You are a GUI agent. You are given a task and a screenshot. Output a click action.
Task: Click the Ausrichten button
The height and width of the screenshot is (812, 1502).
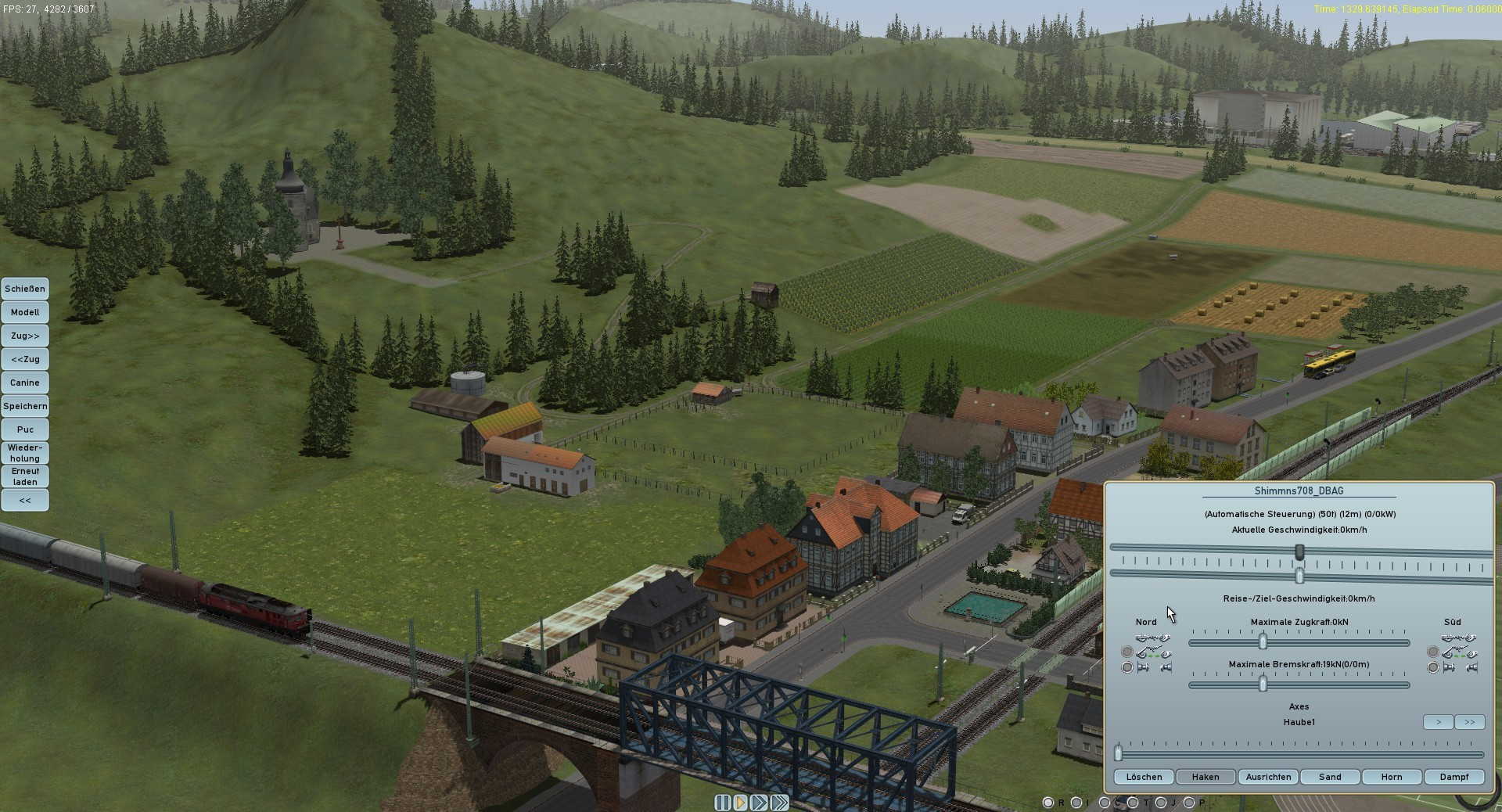point(1268,777)
